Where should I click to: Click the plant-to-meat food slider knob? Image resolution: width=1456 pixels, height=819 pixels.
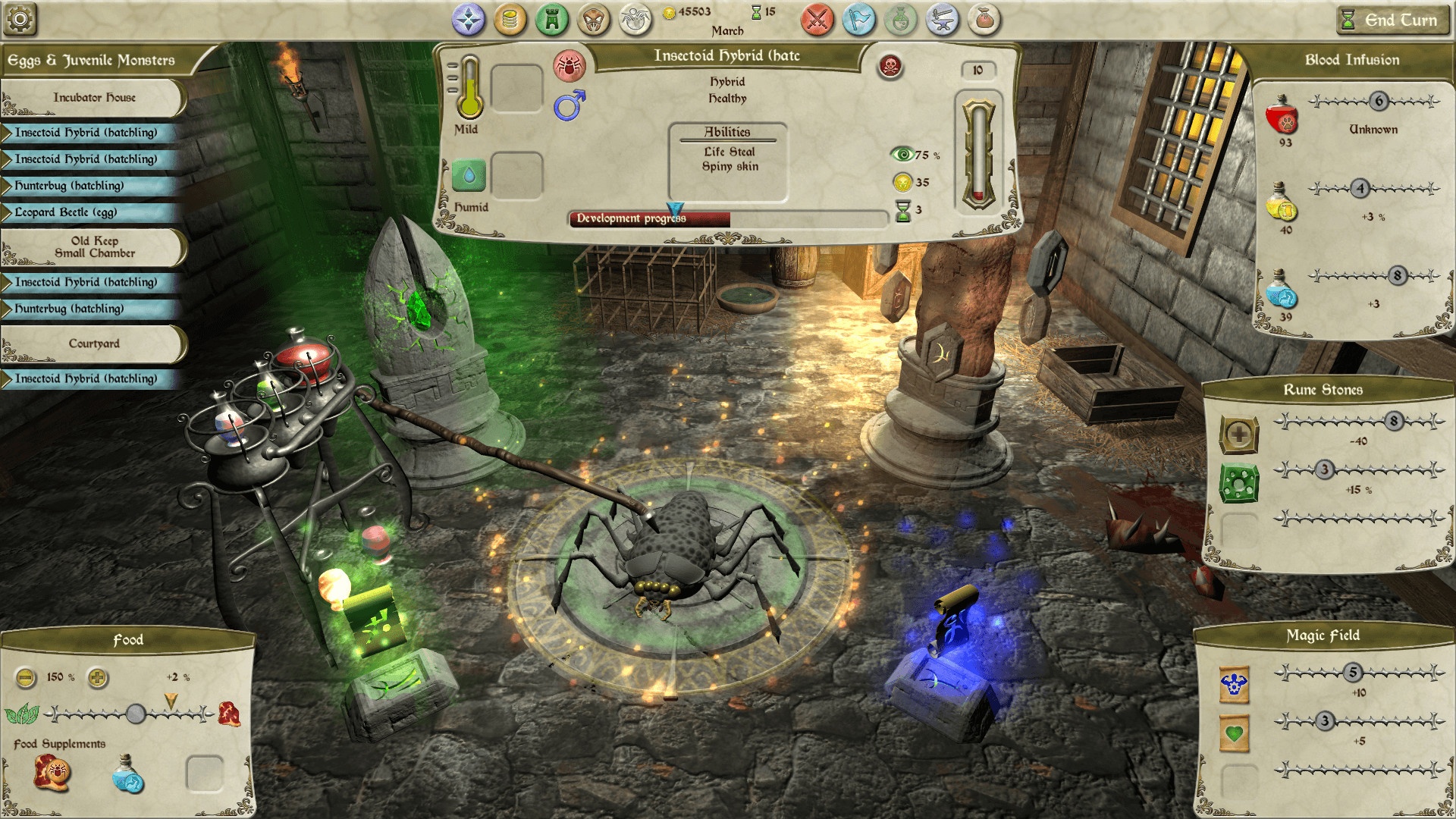(136, 713)
